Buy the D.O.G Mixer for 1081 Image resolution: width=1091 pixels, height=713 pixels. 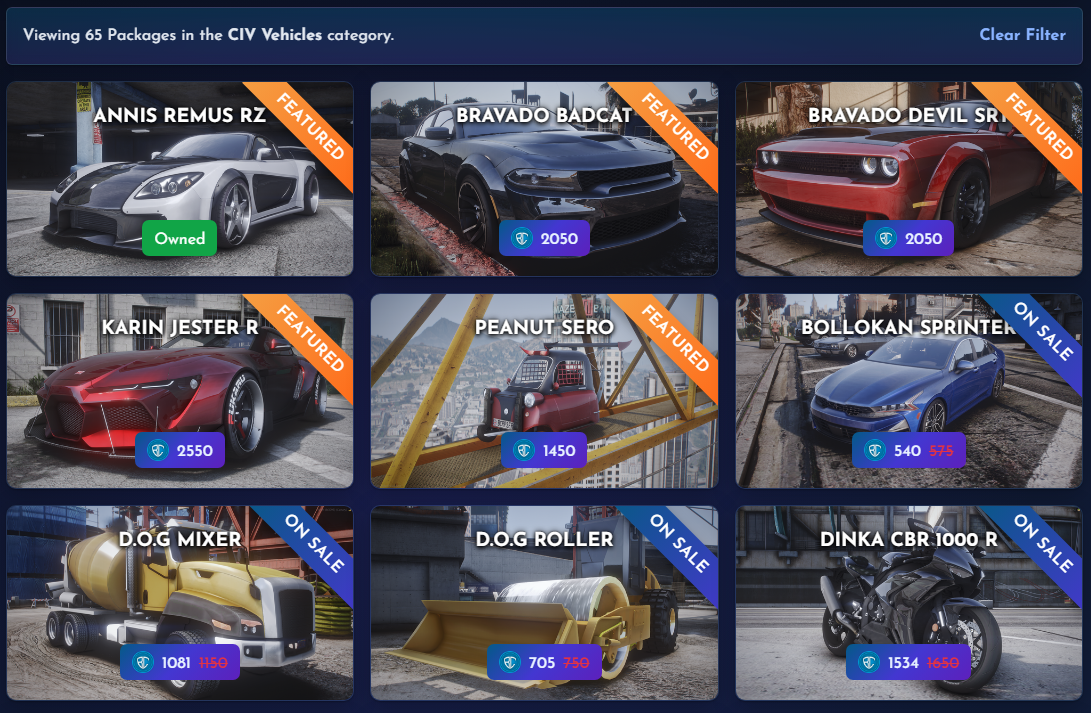[x=180, y=663]
